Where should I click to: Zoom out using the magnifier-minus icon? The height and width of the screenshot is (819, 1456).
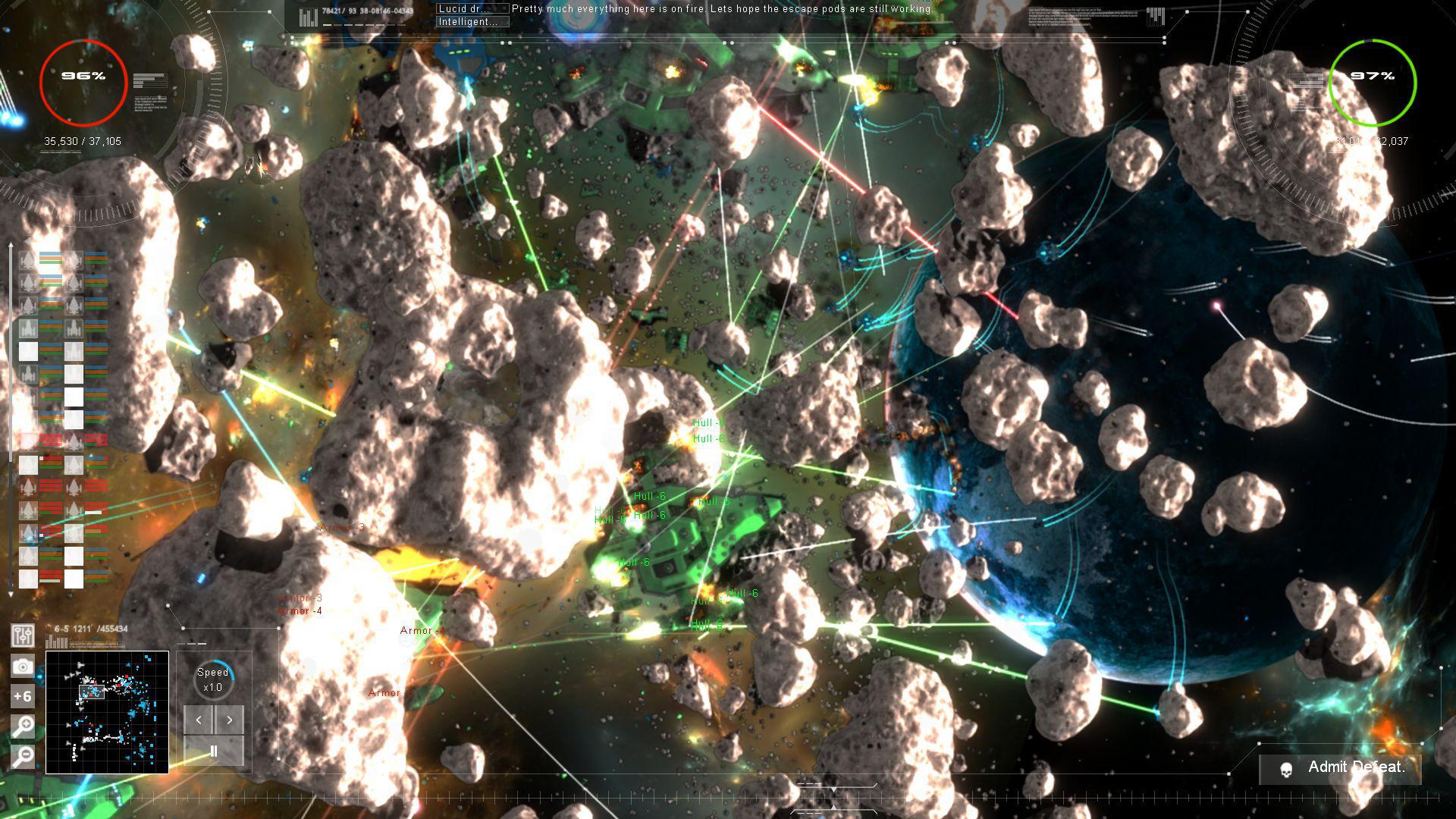[x=23, y=755]
